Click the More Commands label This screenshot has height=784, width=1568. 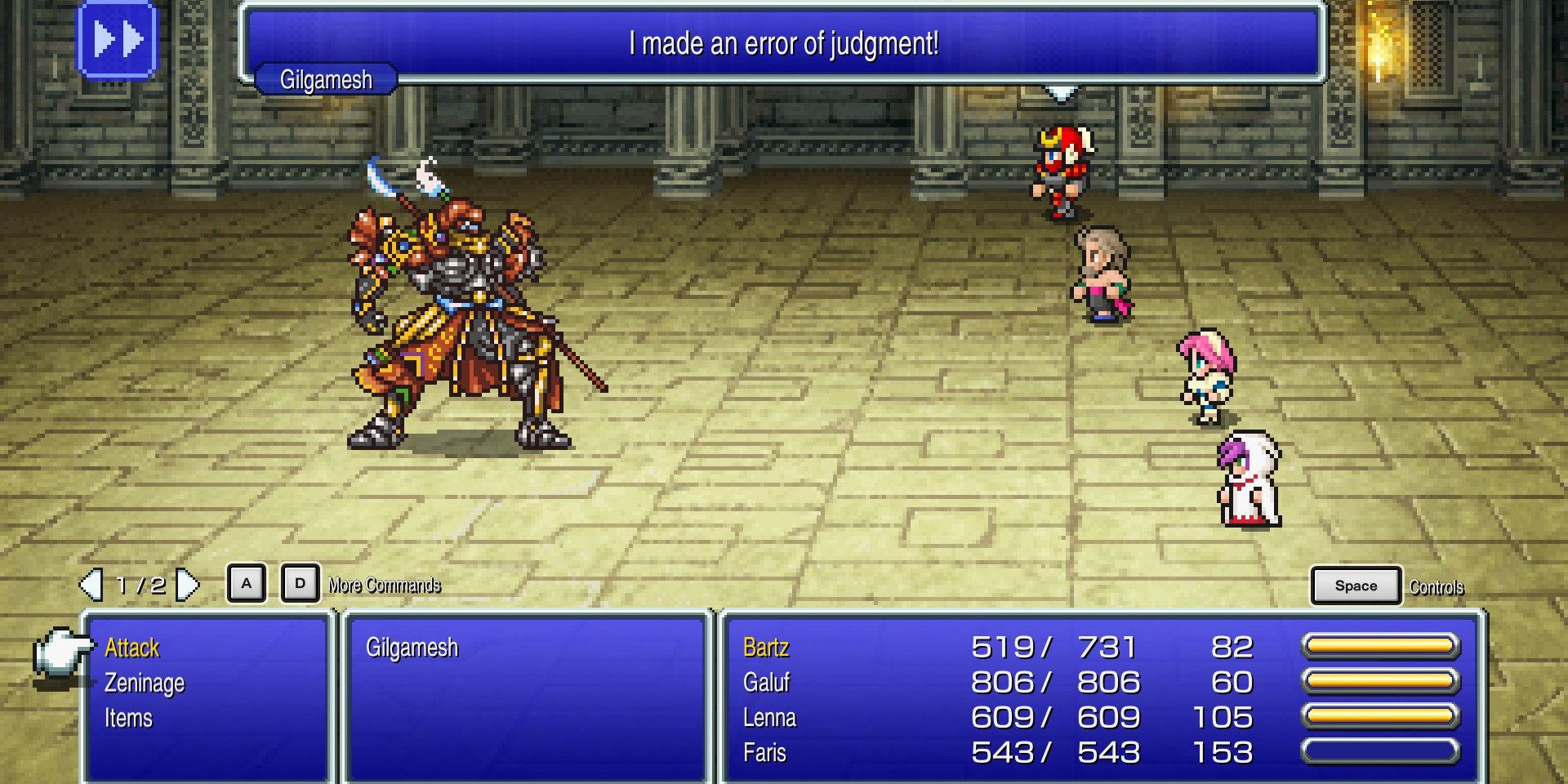(x=383, y=585)
